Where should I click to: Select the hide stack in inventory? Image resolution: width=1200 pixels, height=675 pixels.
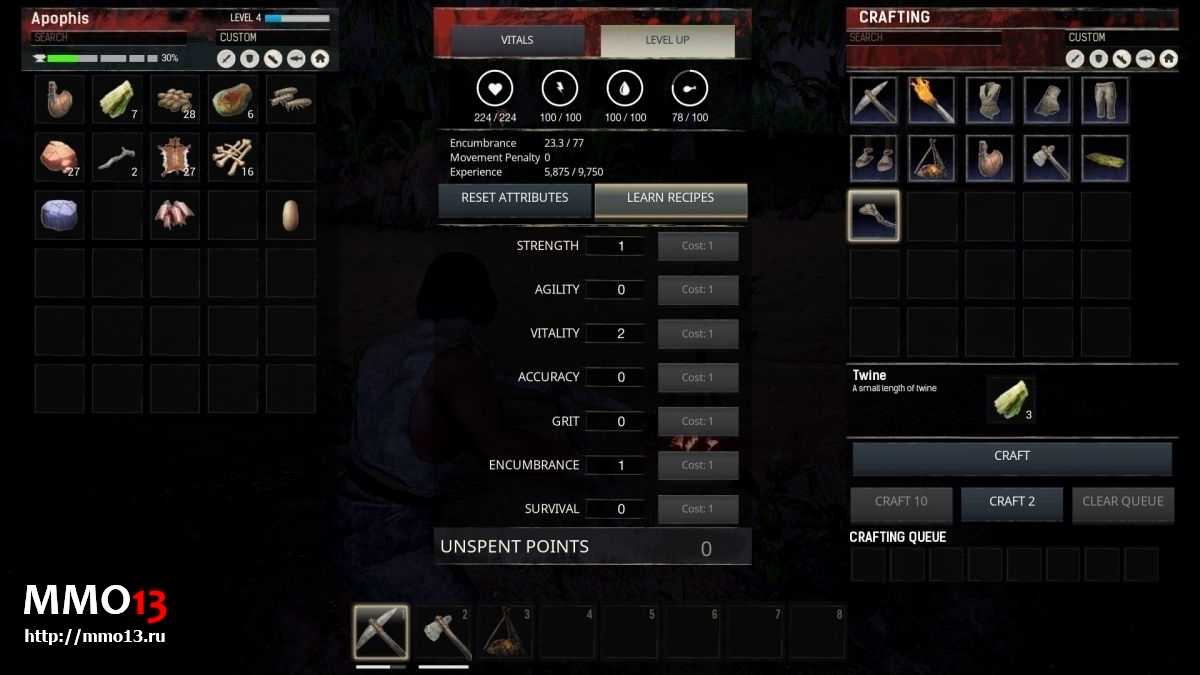[175, 157]
